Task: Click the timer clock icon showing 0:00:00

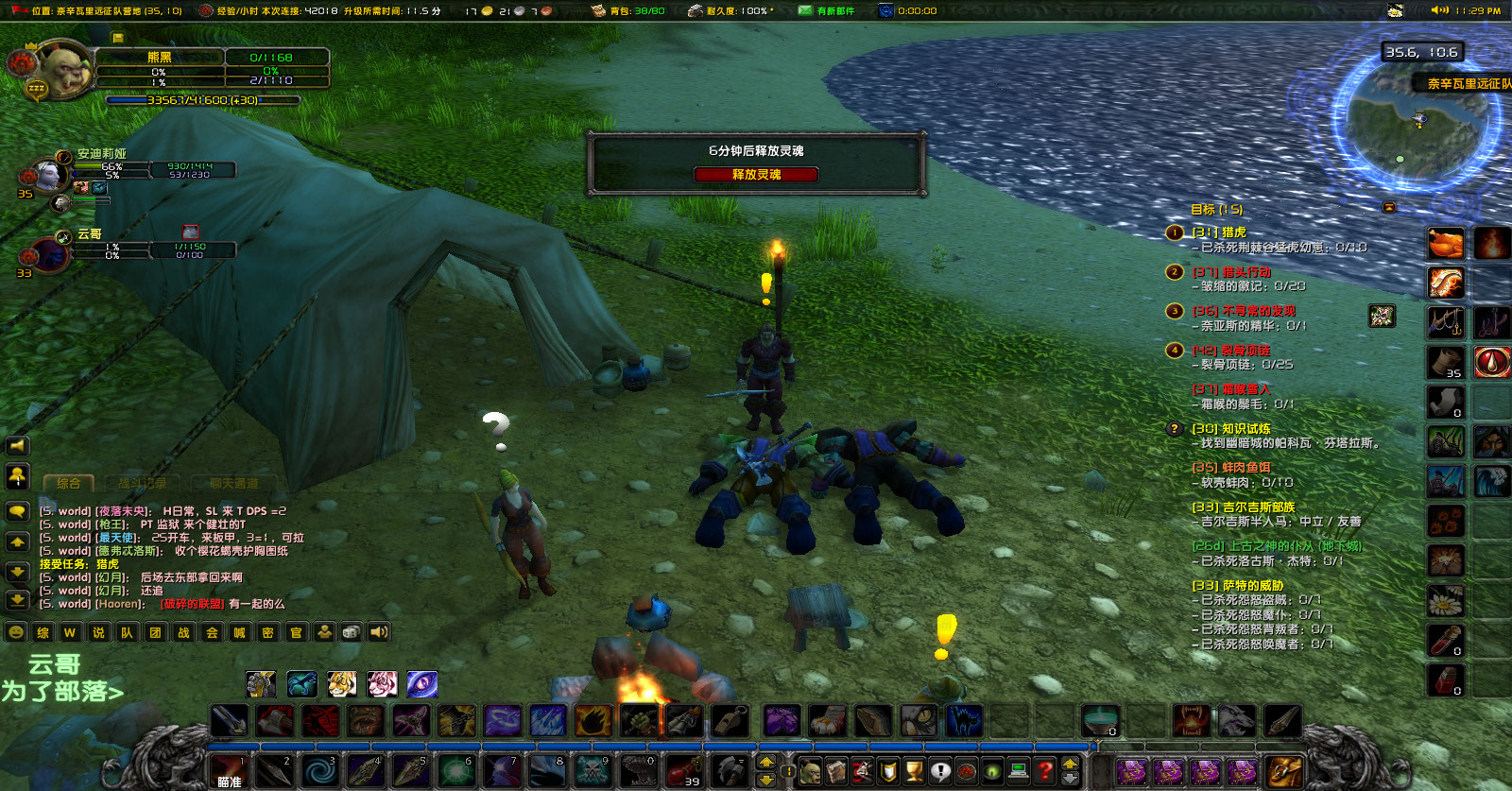Action: pos(886,10)
